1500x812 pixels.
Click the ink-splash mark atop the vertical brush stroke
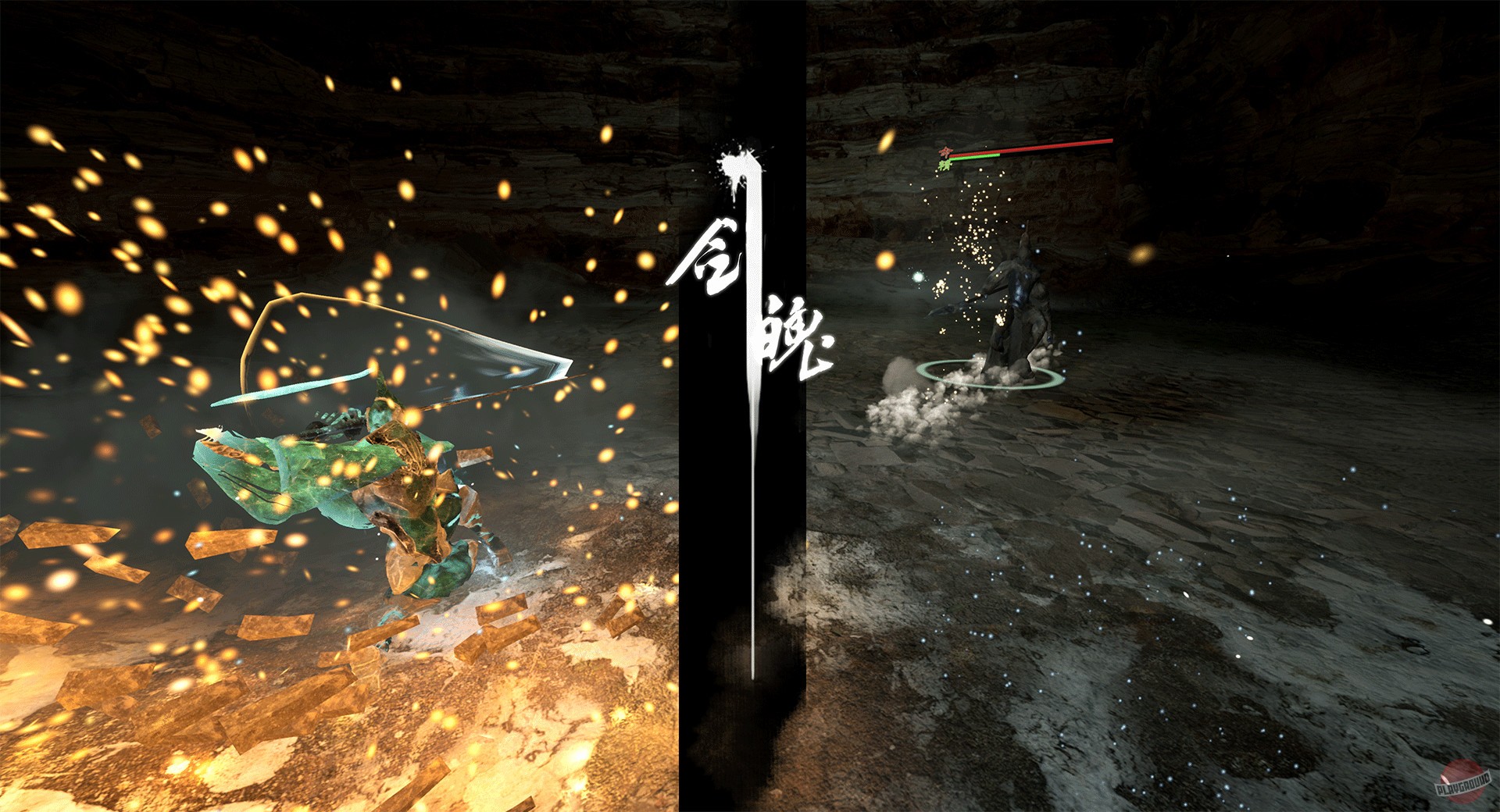click(737, 164)
